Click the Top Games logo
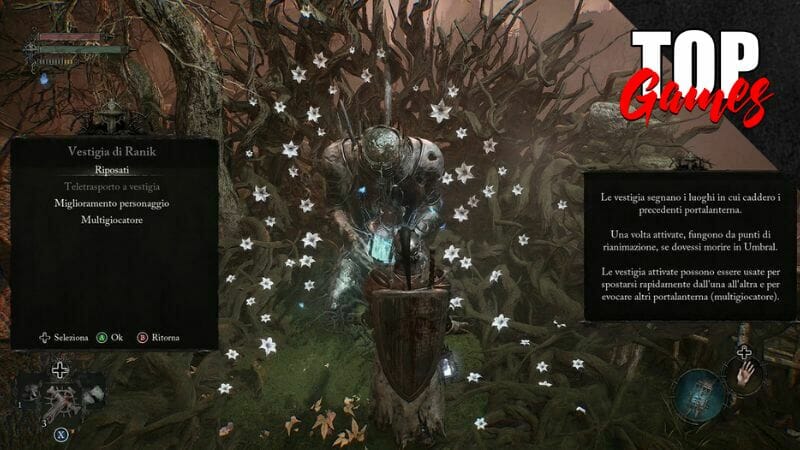Screen dimensions: 800x450 [x=702, y=75]
